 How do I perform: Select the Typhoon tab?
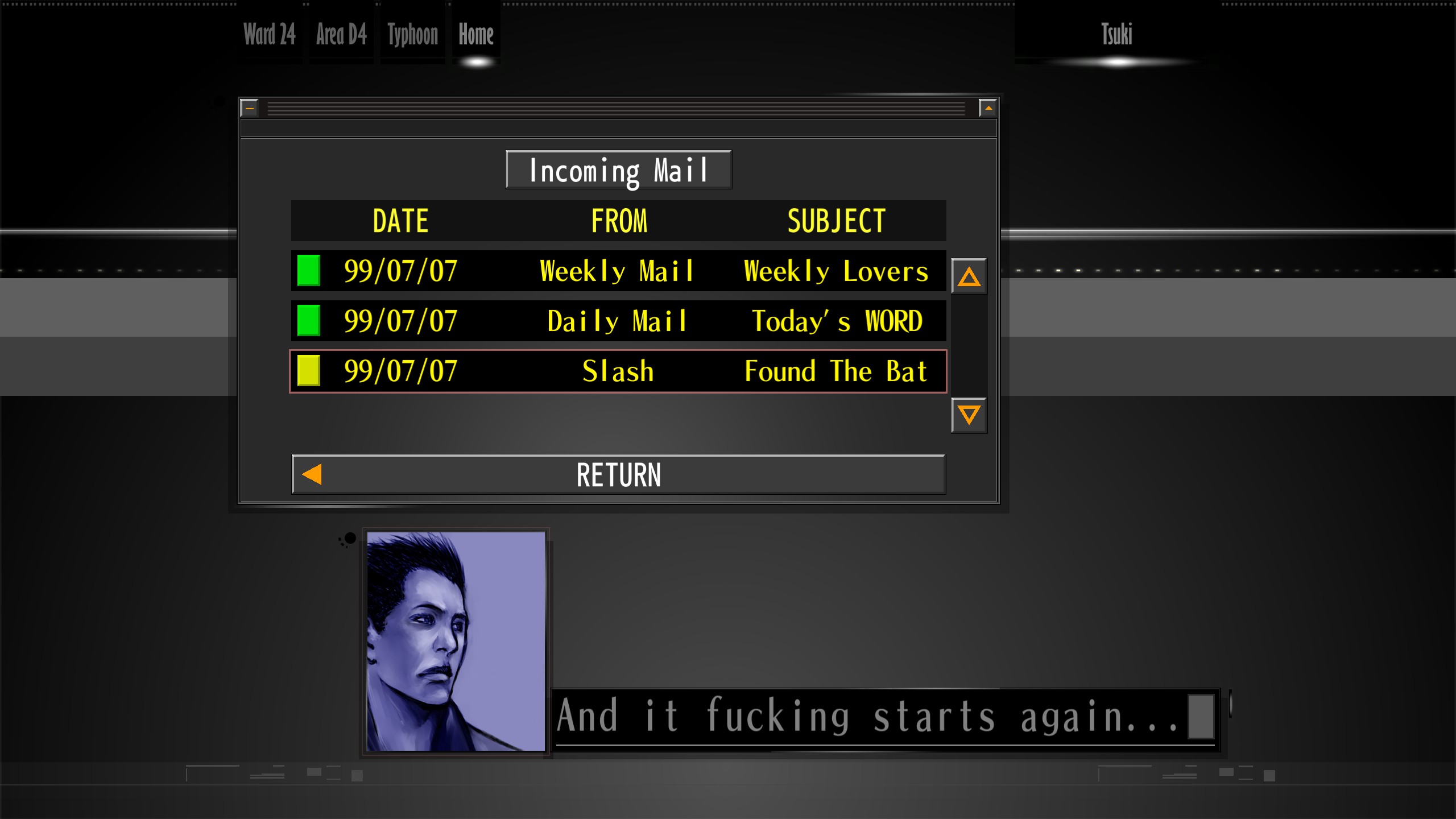[x=413, y=35]
